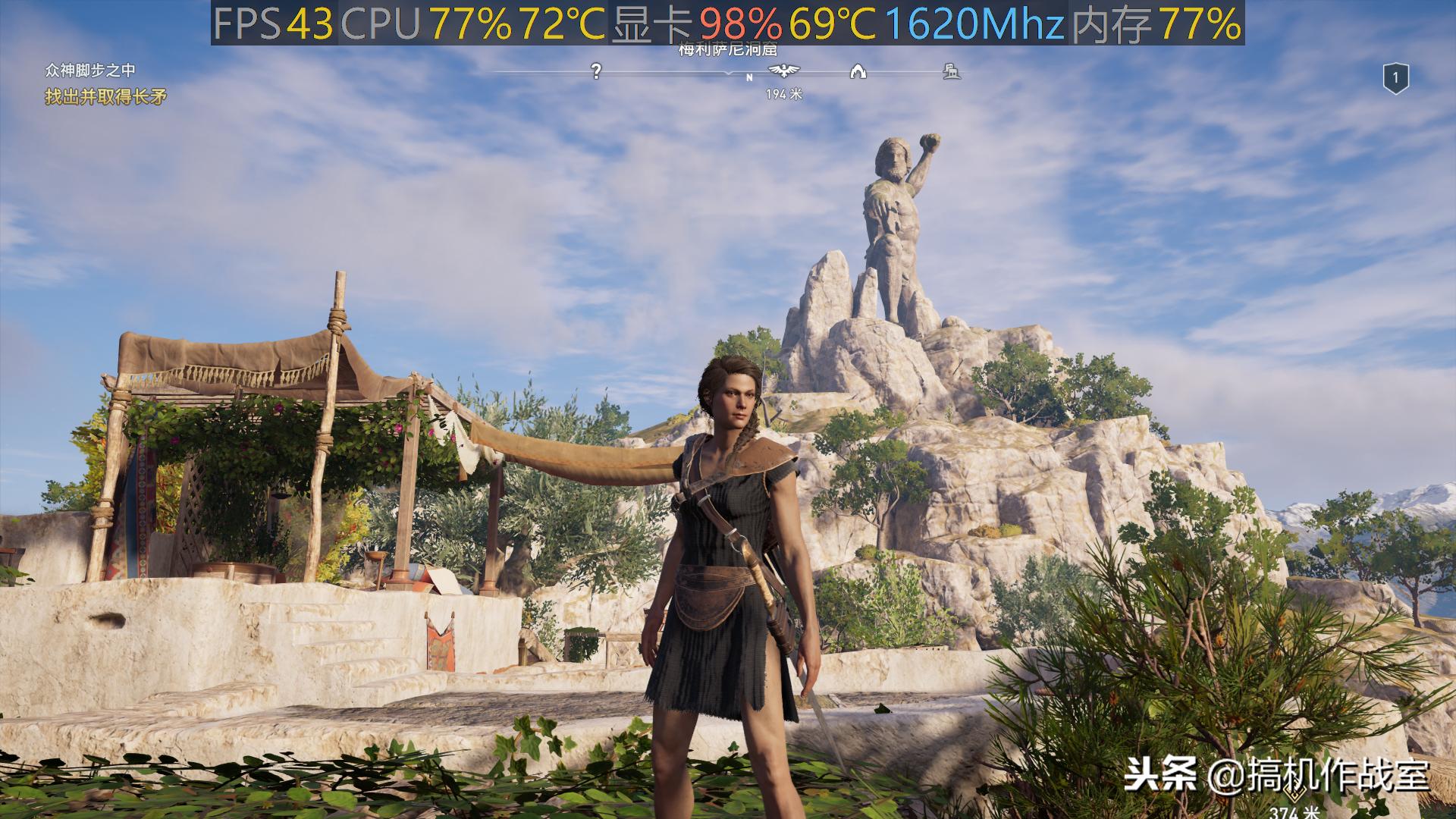Select the tracked quest objective text
The height and width of the screenshot is (819, 1456).
105,97
